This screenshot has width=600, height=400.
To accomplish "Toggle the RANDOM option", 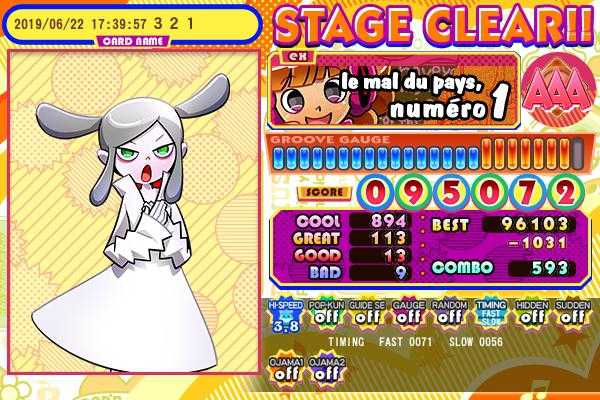I will [449, 314].
